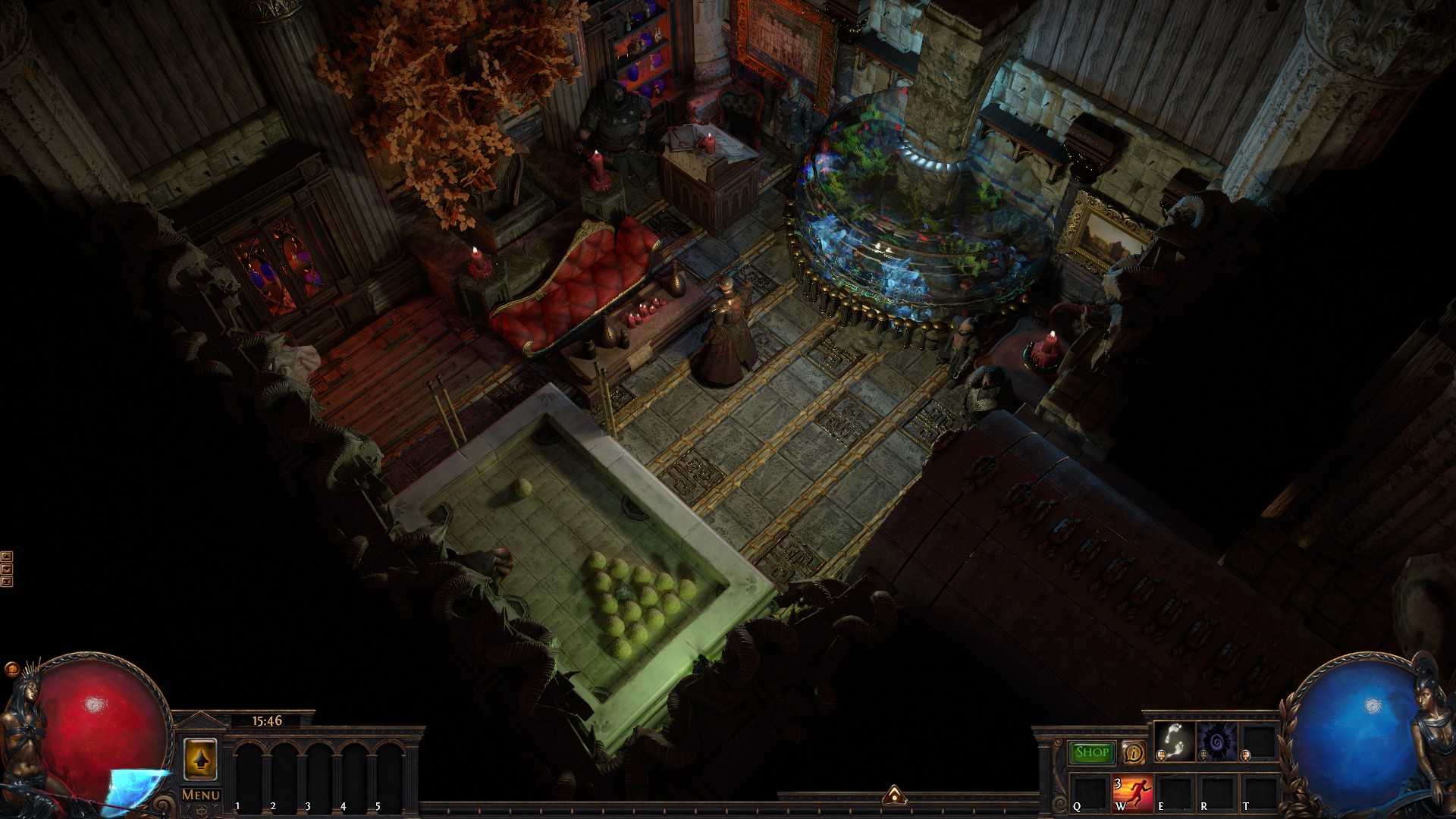Click the chat bubble icon above life orb

click(11, 670)
